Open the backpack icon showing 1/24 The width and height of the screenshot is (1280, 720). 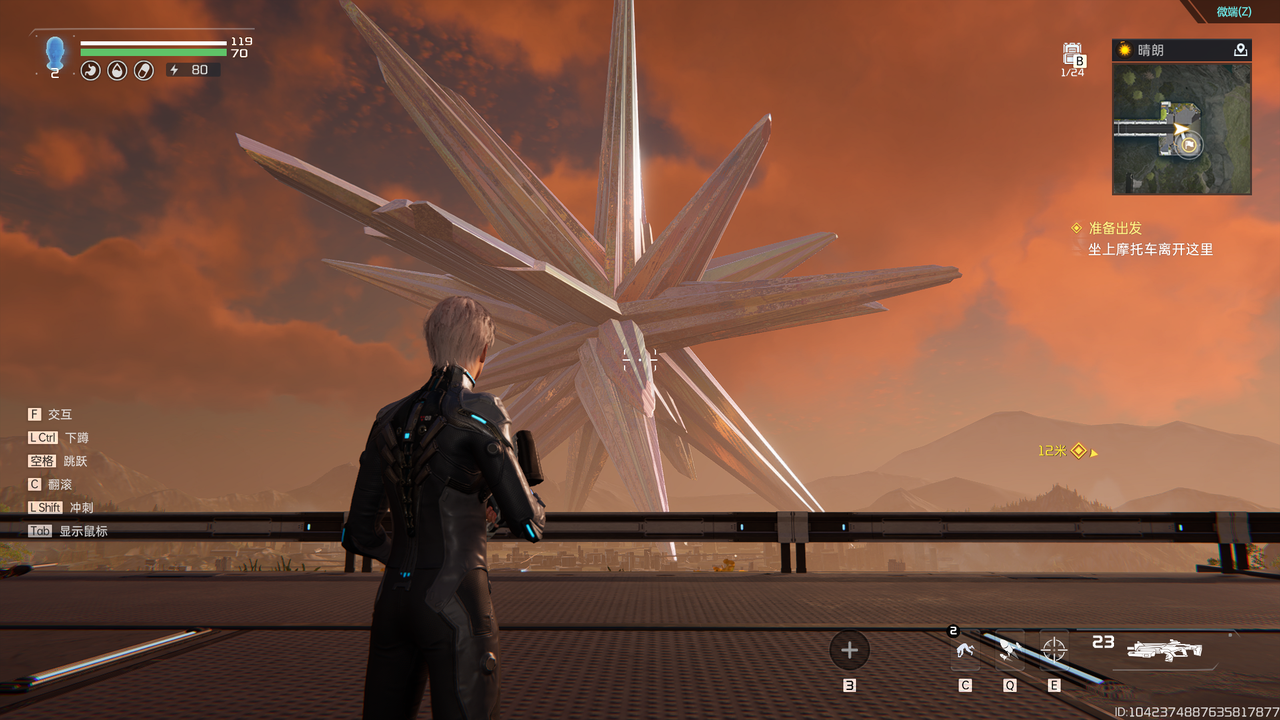(x=1072, y=55)
